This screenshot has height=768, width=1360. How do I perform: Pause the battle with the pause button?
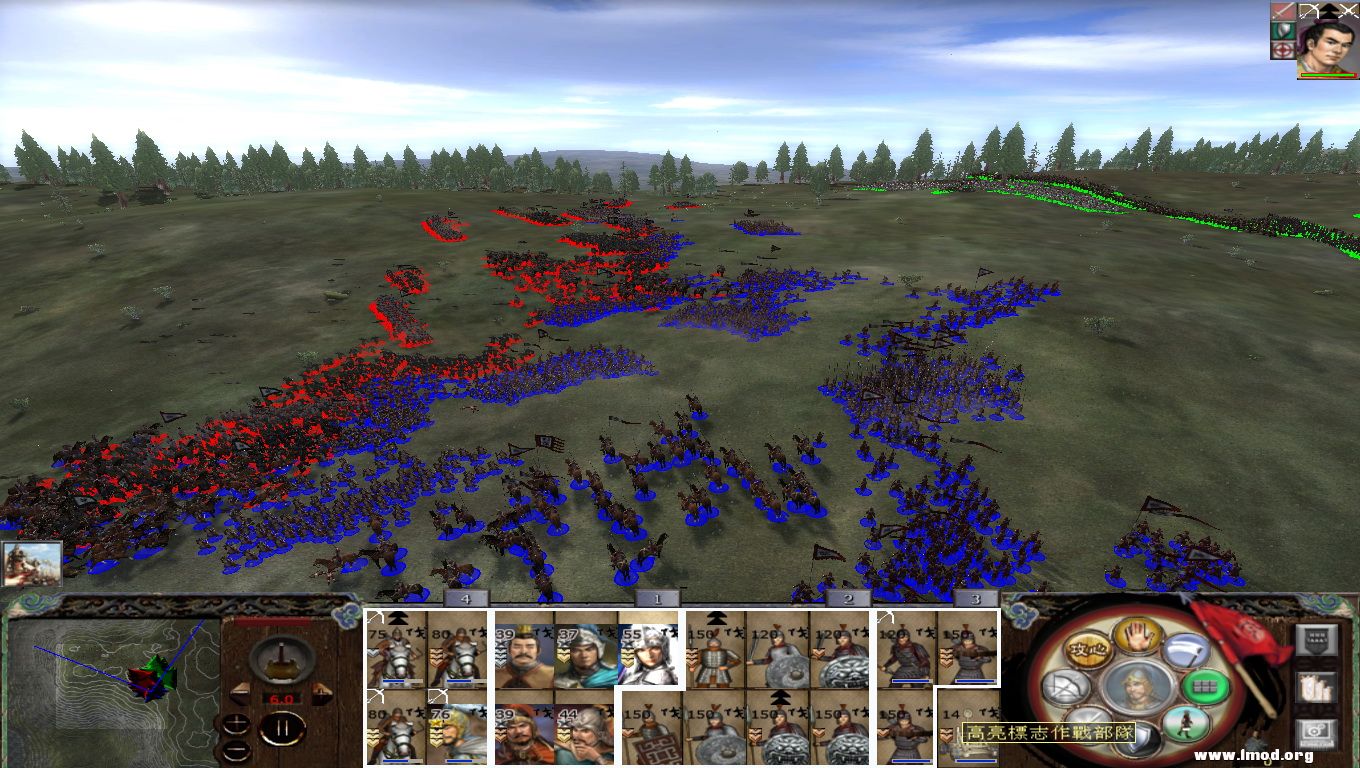pos(283,727)
